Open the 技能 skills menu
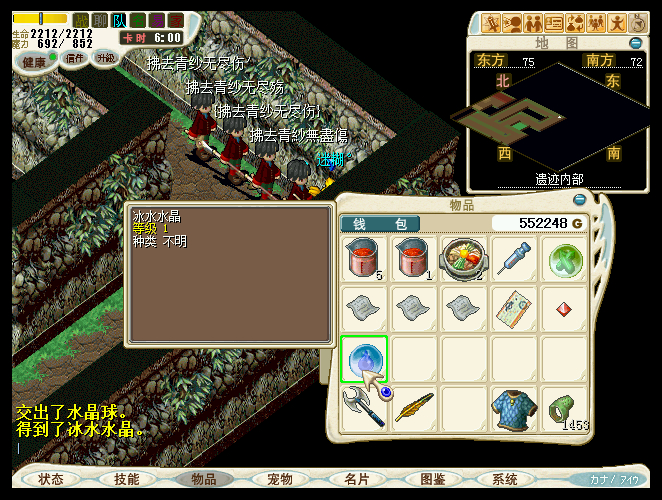Image resolution: width=662 pixels, height=500 pixels. [127, 479]
